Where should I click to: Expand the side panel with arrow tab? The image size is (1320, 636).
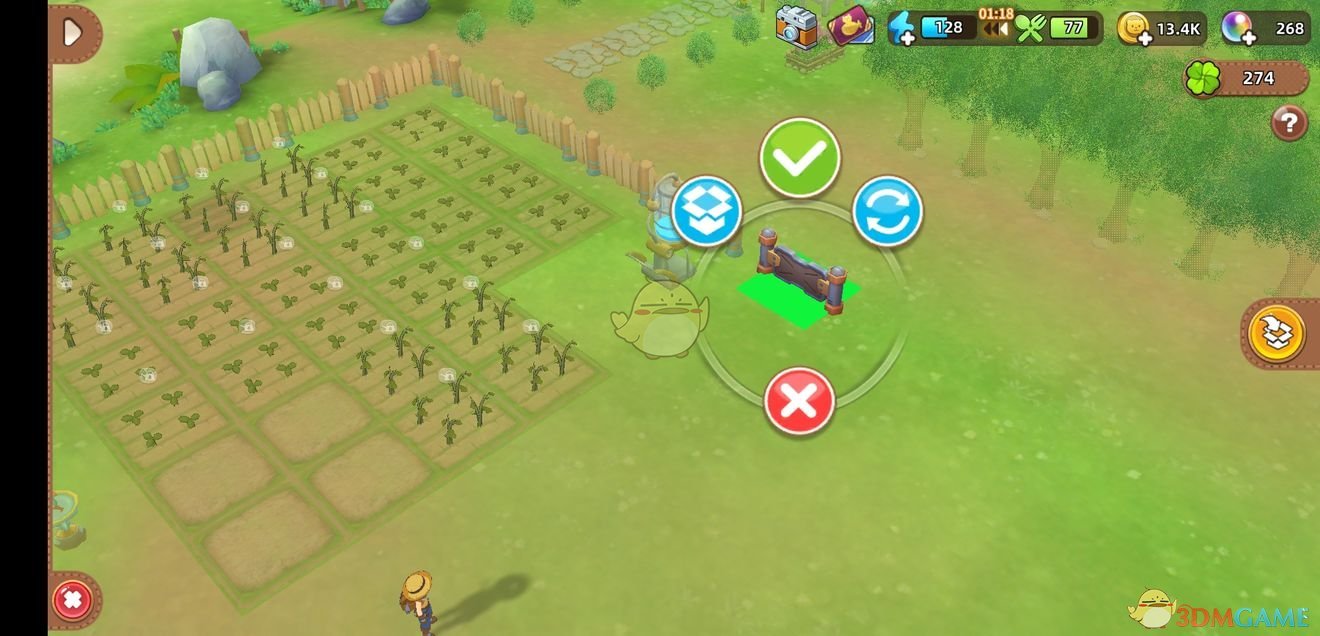point(72,33)
